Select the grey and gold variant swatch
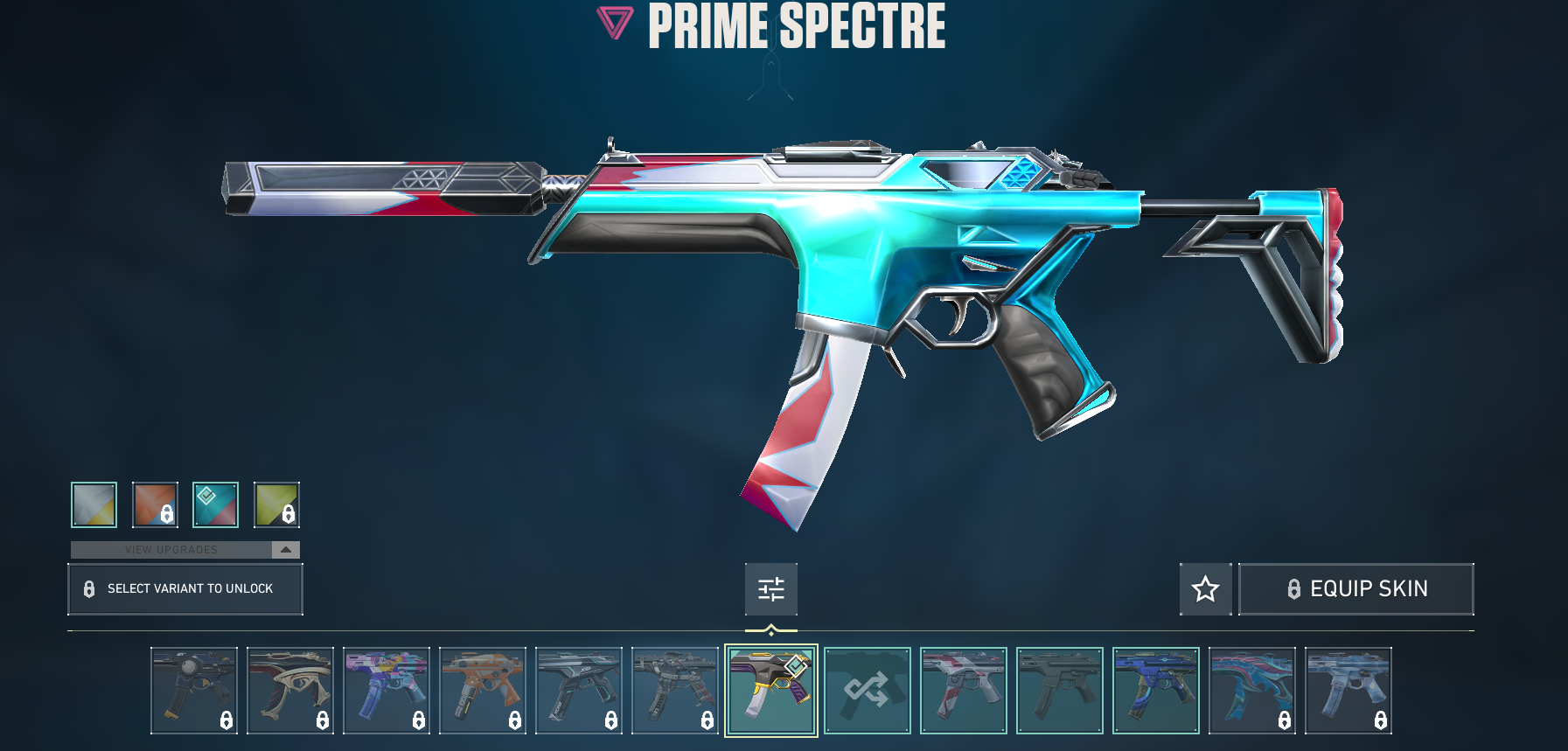 (94, 504)
